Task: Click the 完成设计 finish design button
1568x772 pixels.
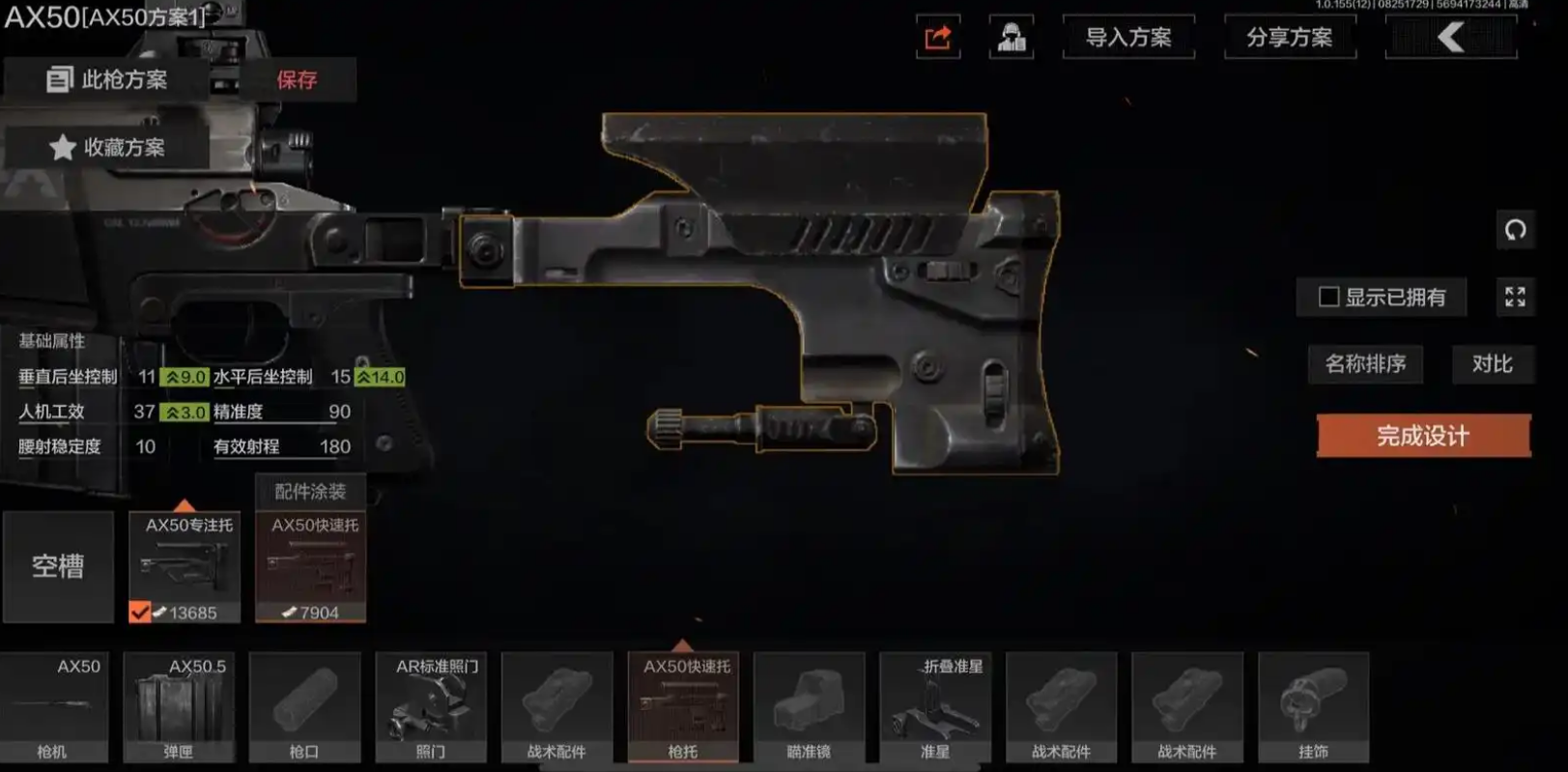Action: [1423, 436]
